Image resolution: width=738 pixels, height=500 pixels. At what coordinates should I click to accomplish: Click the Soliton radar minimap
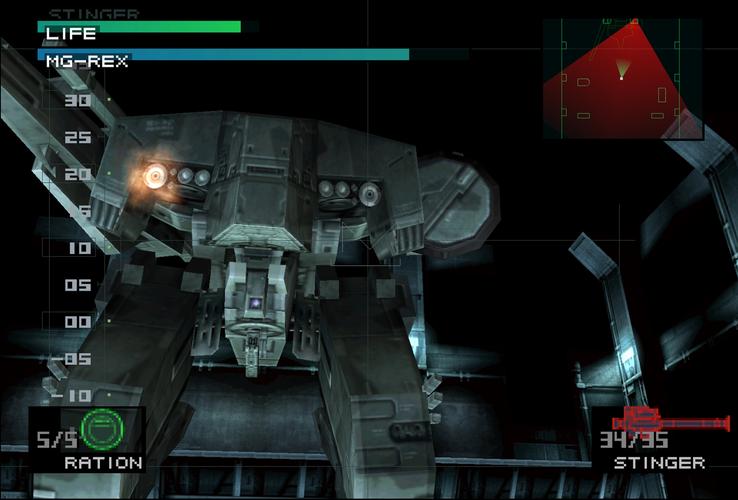pos(621,79)
